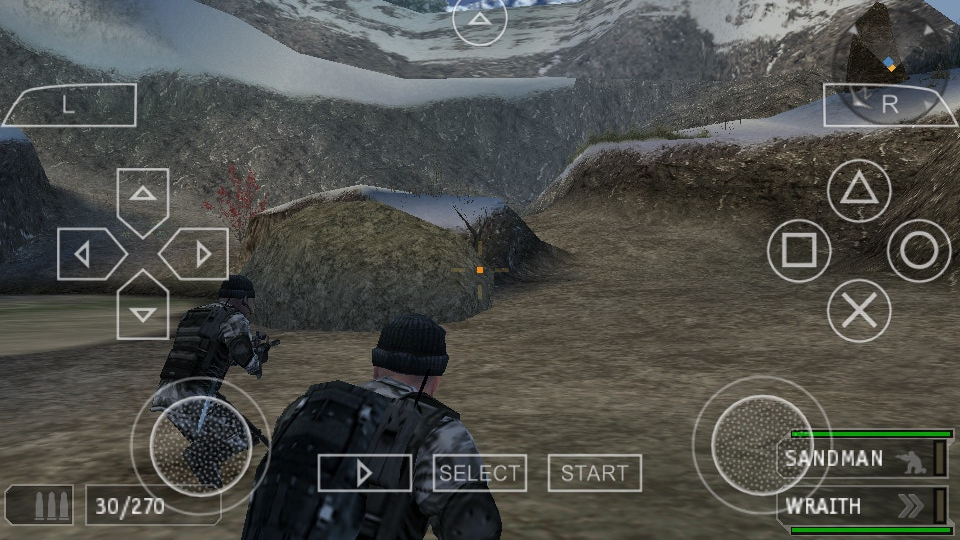Tap the D-pad up arrow
Viewport: 960px width, 540px height.
[x=143, y=197]
